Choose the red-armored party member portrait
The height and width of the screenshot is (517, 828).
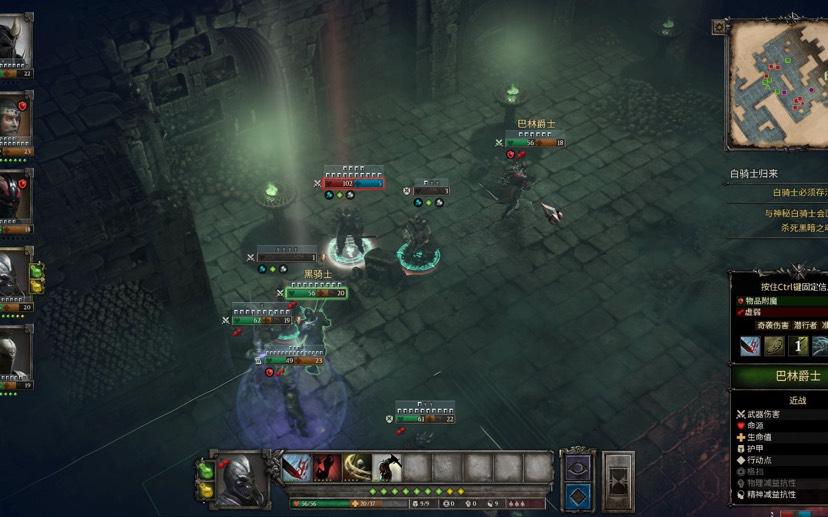(x=14, y=197)
